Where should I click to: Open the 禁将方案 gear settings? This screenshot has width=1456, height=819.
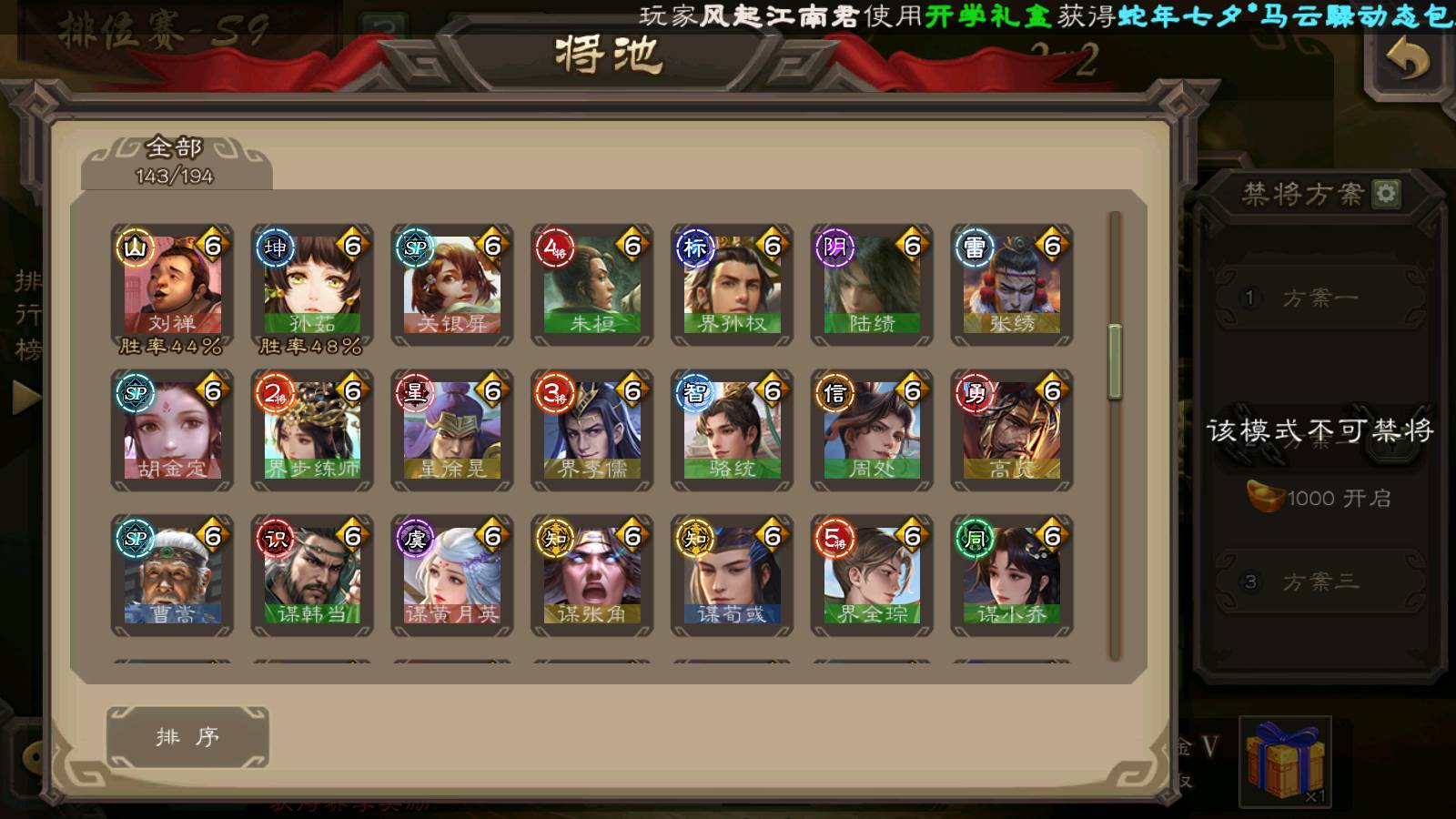click(1386, 194)
